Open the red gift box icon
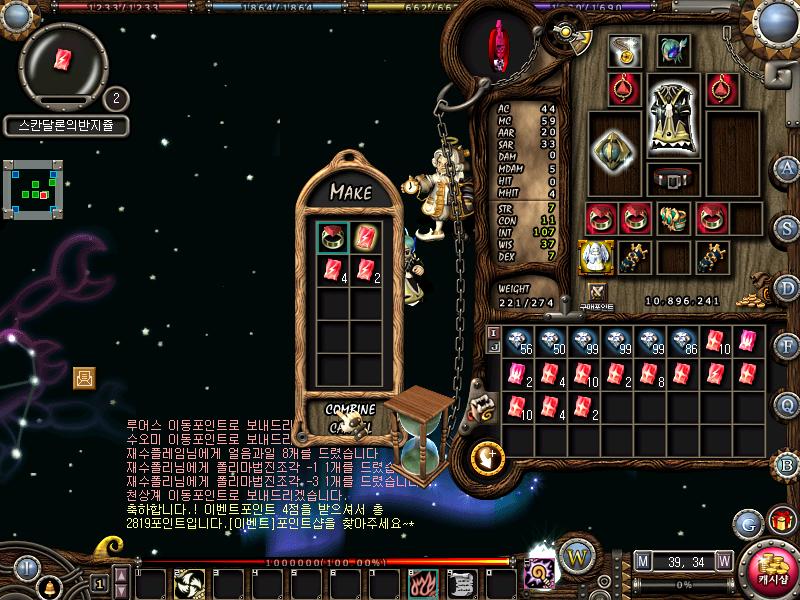The height and width of the screenshot is (600, 800). [780, 521]
